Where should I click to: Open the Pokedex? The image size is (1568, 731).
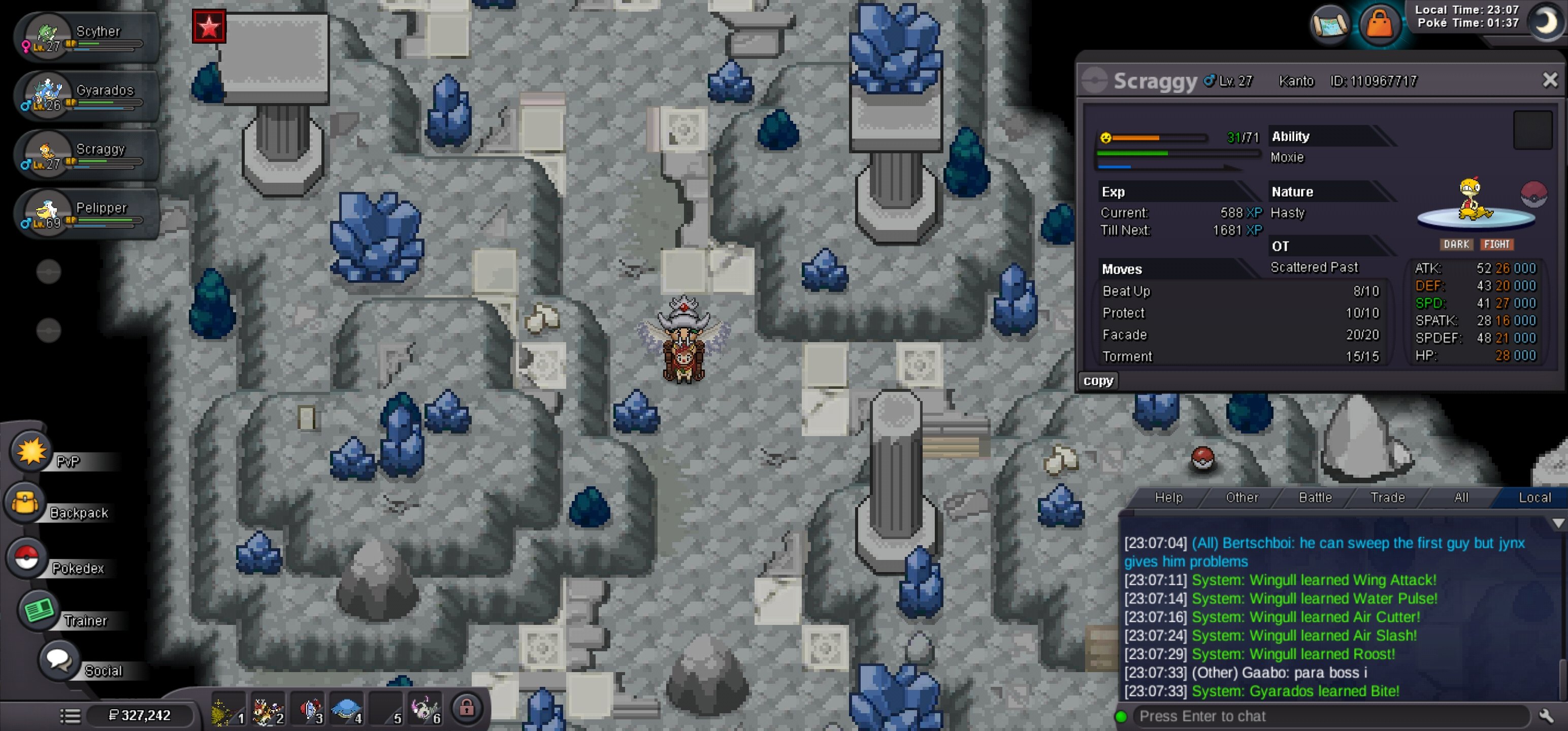[25, 557]
